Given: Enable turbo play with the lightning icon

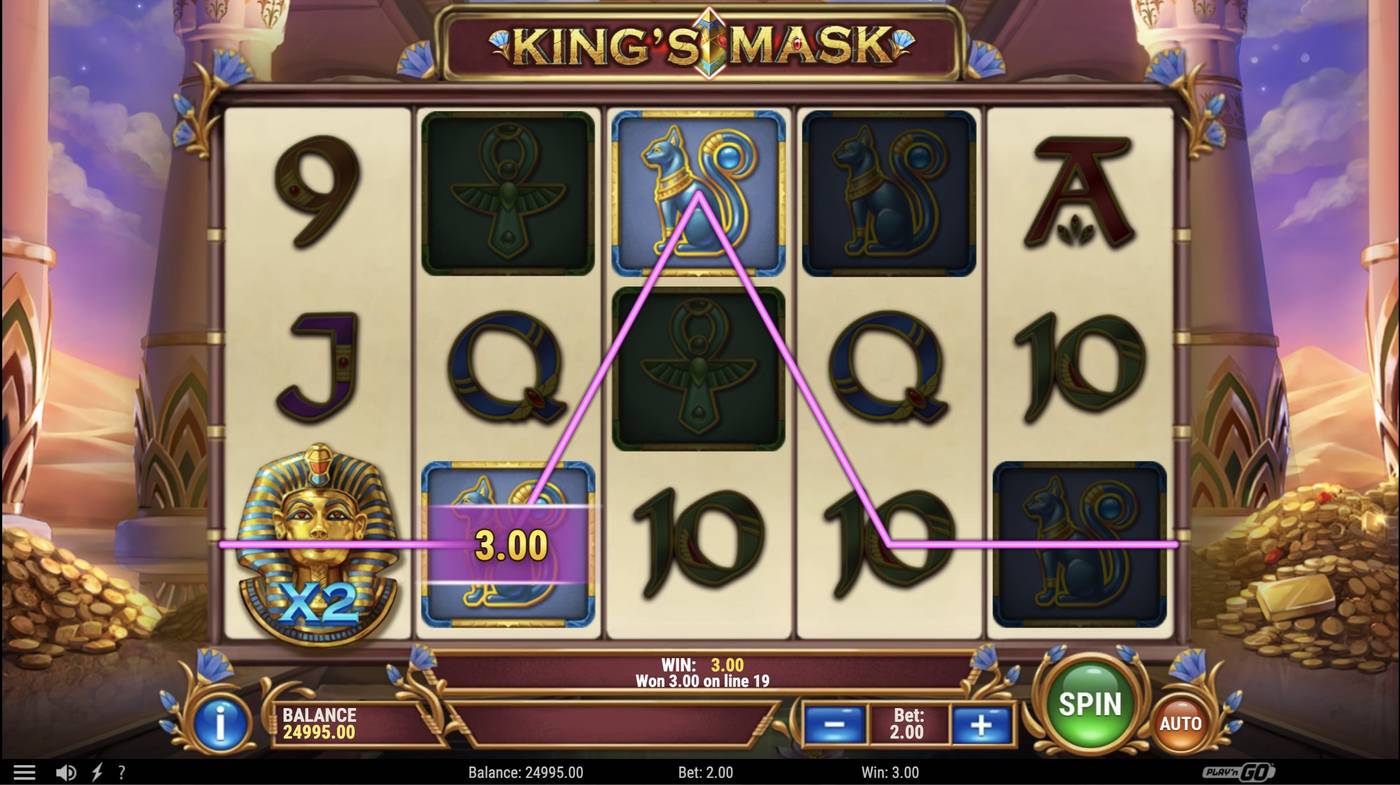Looking at the screenshot, I should pyautogui.click(x=95, y=770).
